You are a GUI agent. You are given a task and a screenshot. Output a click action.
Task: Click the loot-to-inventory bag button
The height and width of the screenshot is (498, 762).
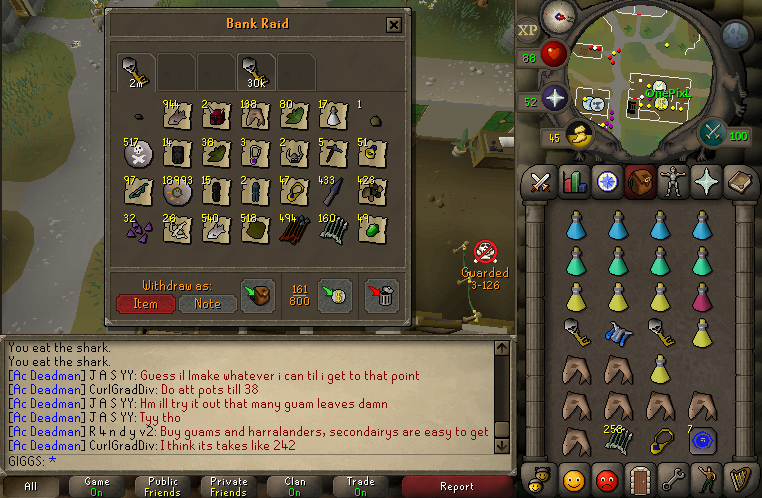[x=258, y=296]
